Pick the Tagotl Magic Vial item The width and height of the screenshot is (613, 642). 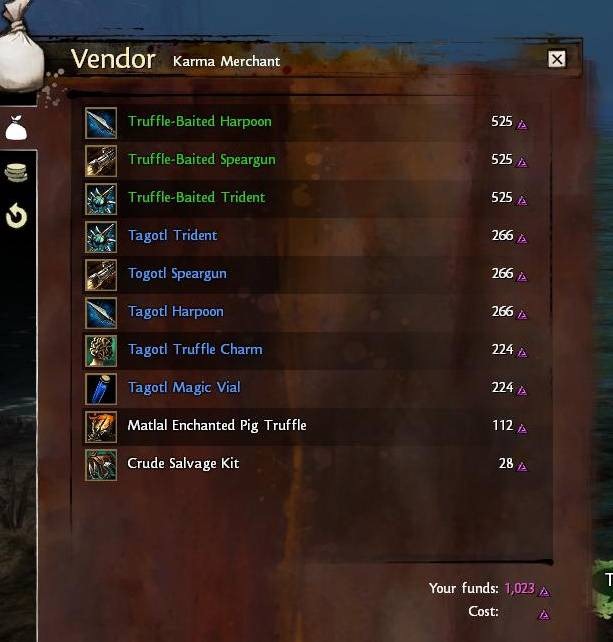point(184,388)
